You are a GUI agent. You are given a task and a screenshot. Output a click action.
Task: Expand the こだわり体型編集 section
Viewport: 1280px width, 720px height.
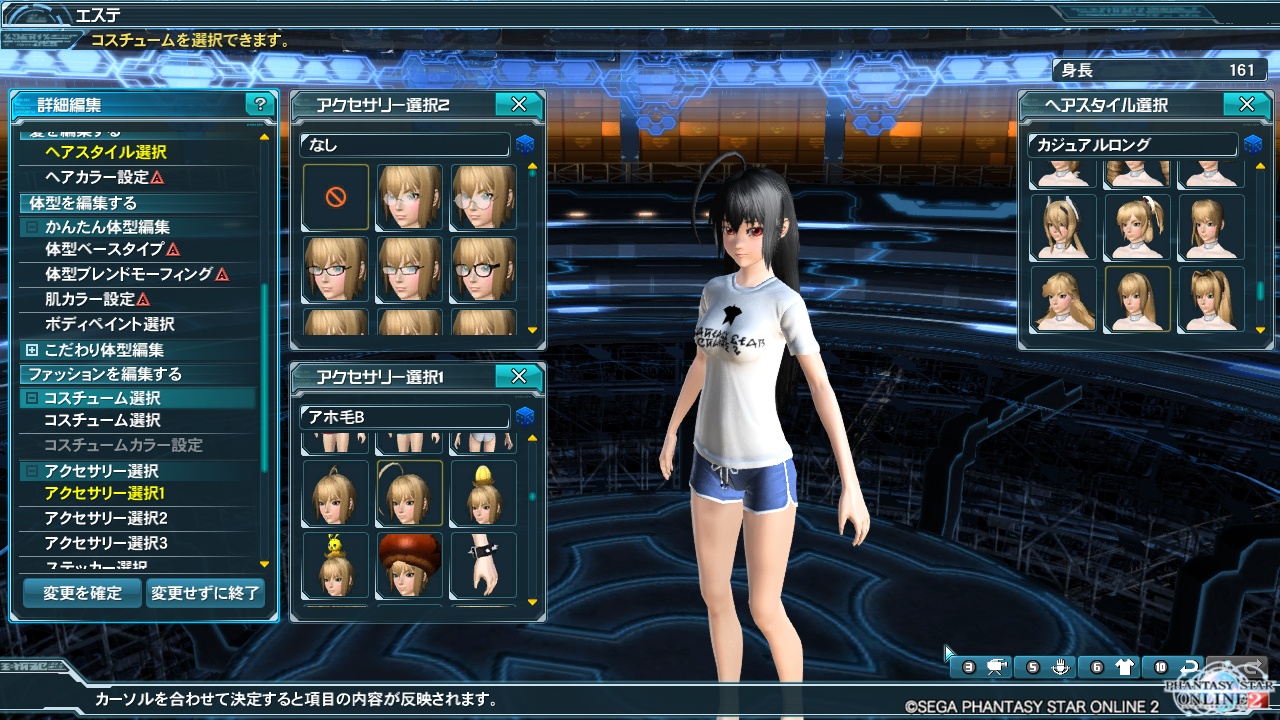click(x=32, y=350)
